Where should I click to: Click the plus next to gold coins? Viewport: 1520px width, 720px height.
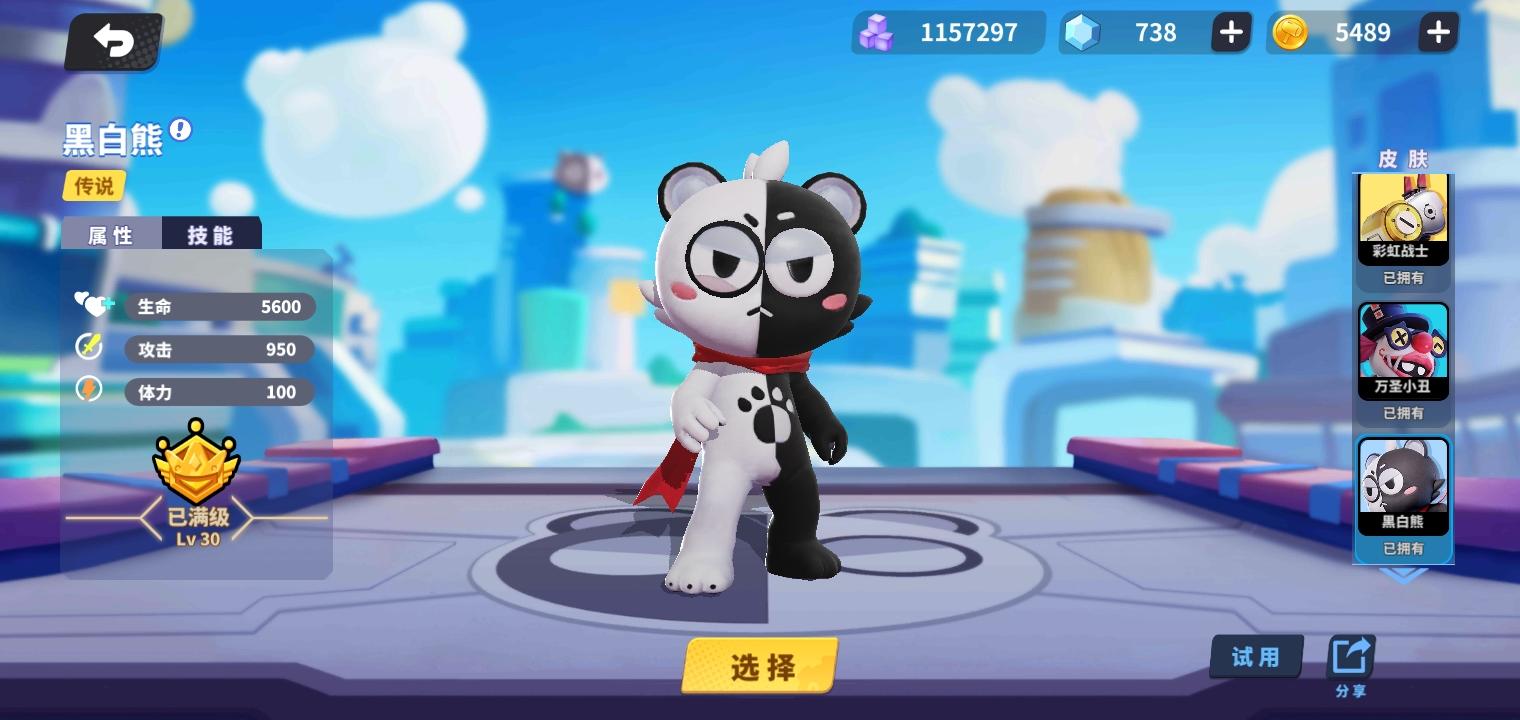click(1438, 32)
